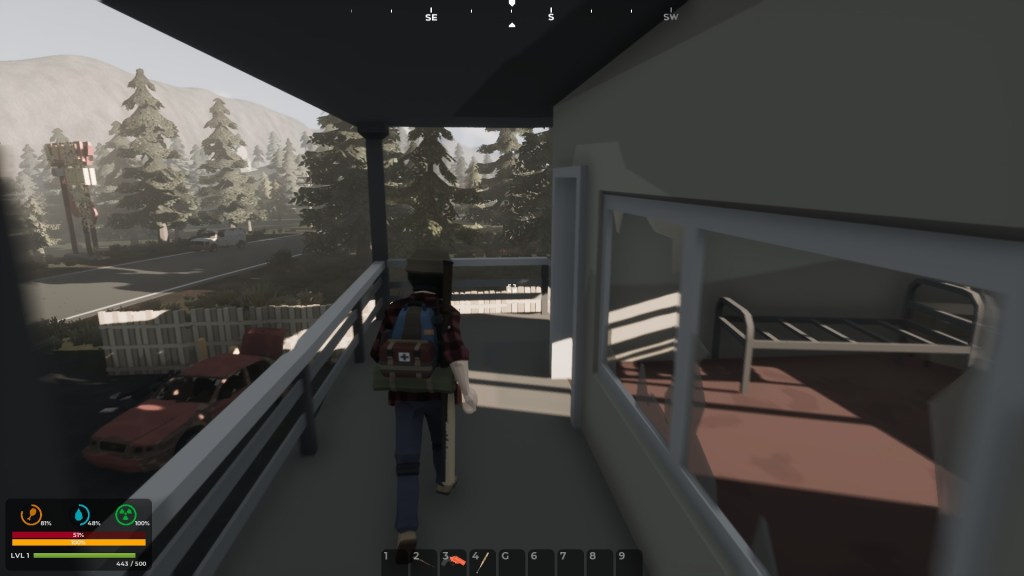The width and height of the screenshot is (1024, 576).
Task: Select the thin stick item in slot 2
Action: pyautogui.click(x=424, y=559)
